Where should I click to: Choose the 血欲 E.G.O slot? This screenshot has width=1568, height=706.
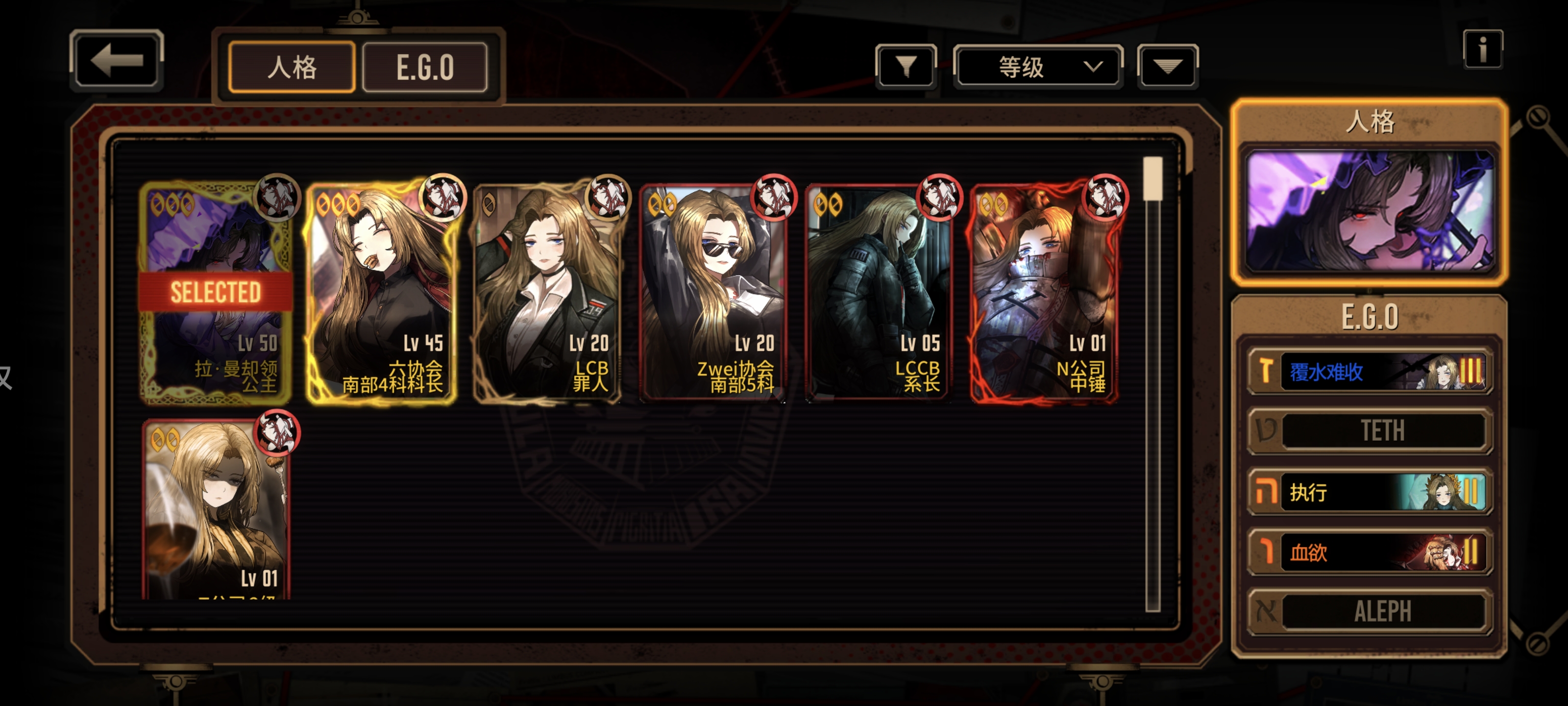(x=1369, y=552)
